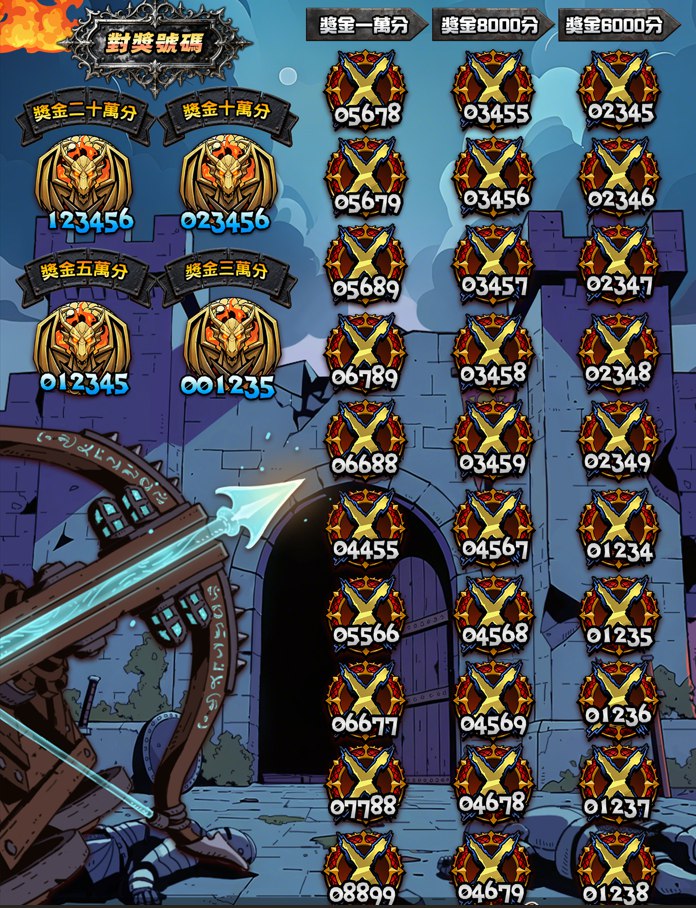696x908 pixels.
Task: Pick the crossed-swords badge numbered 04568
Action: pos(492,610)
